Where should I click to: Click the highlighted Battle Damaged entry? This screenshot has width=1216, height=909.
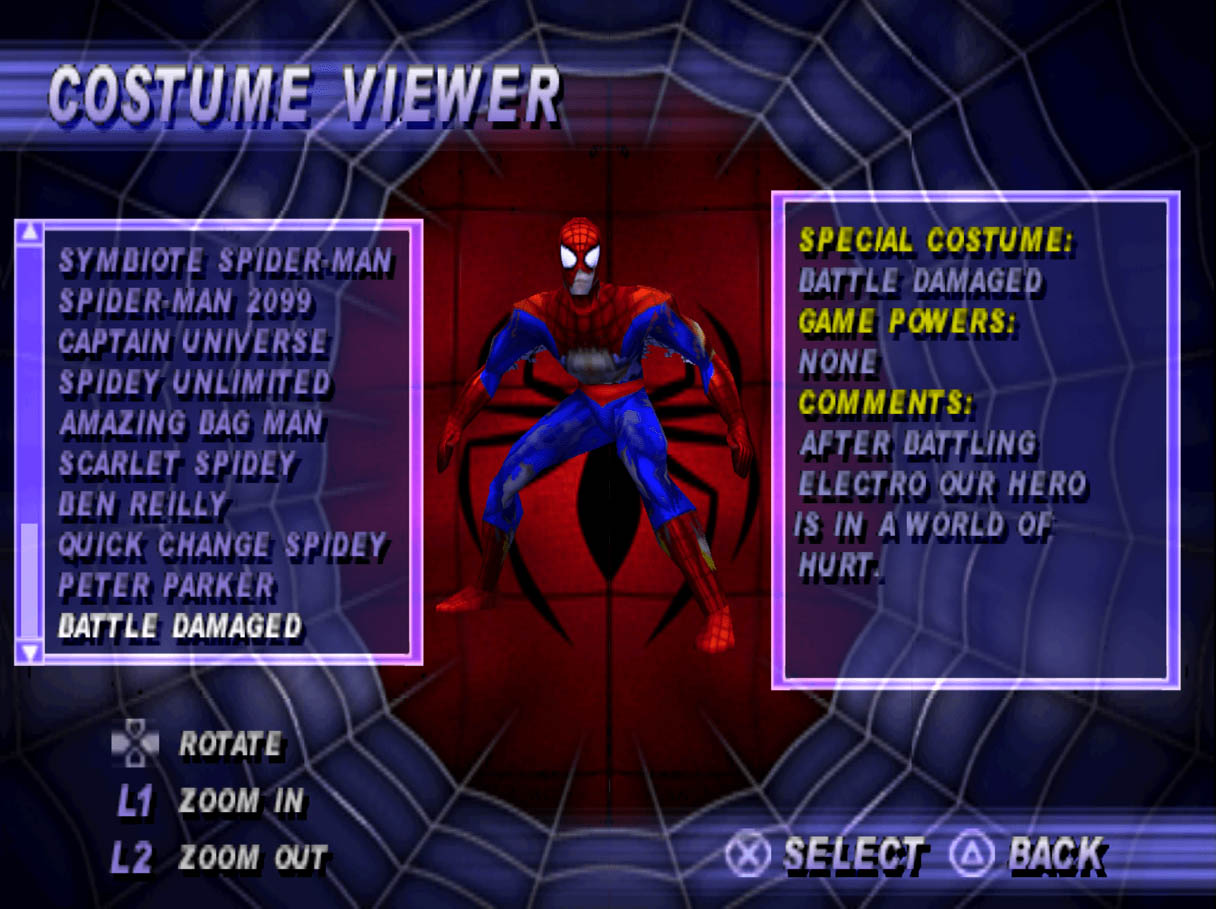click(179, 627)
